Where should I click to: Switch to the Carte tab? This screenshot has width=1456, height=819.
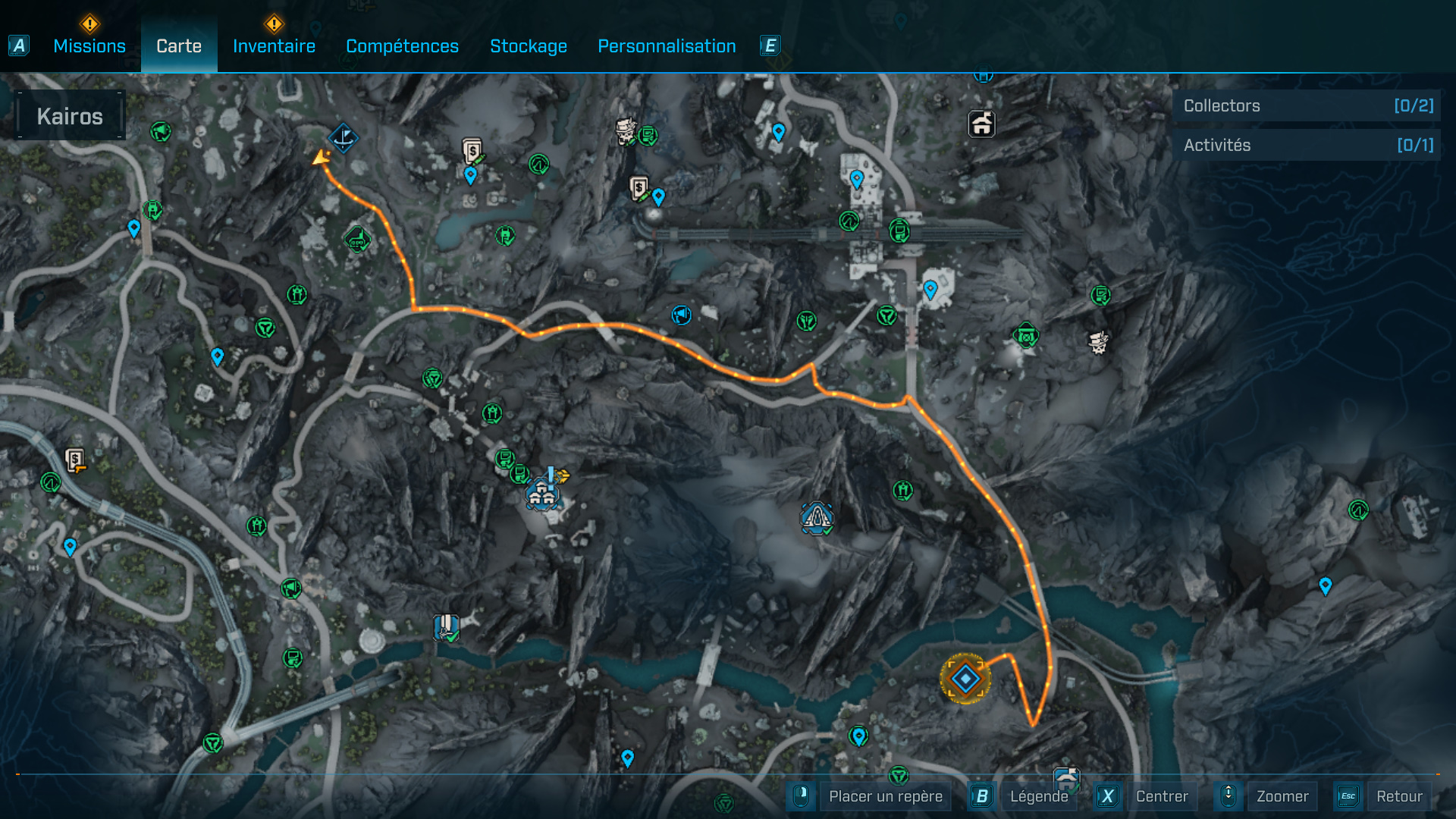point(179,46)
